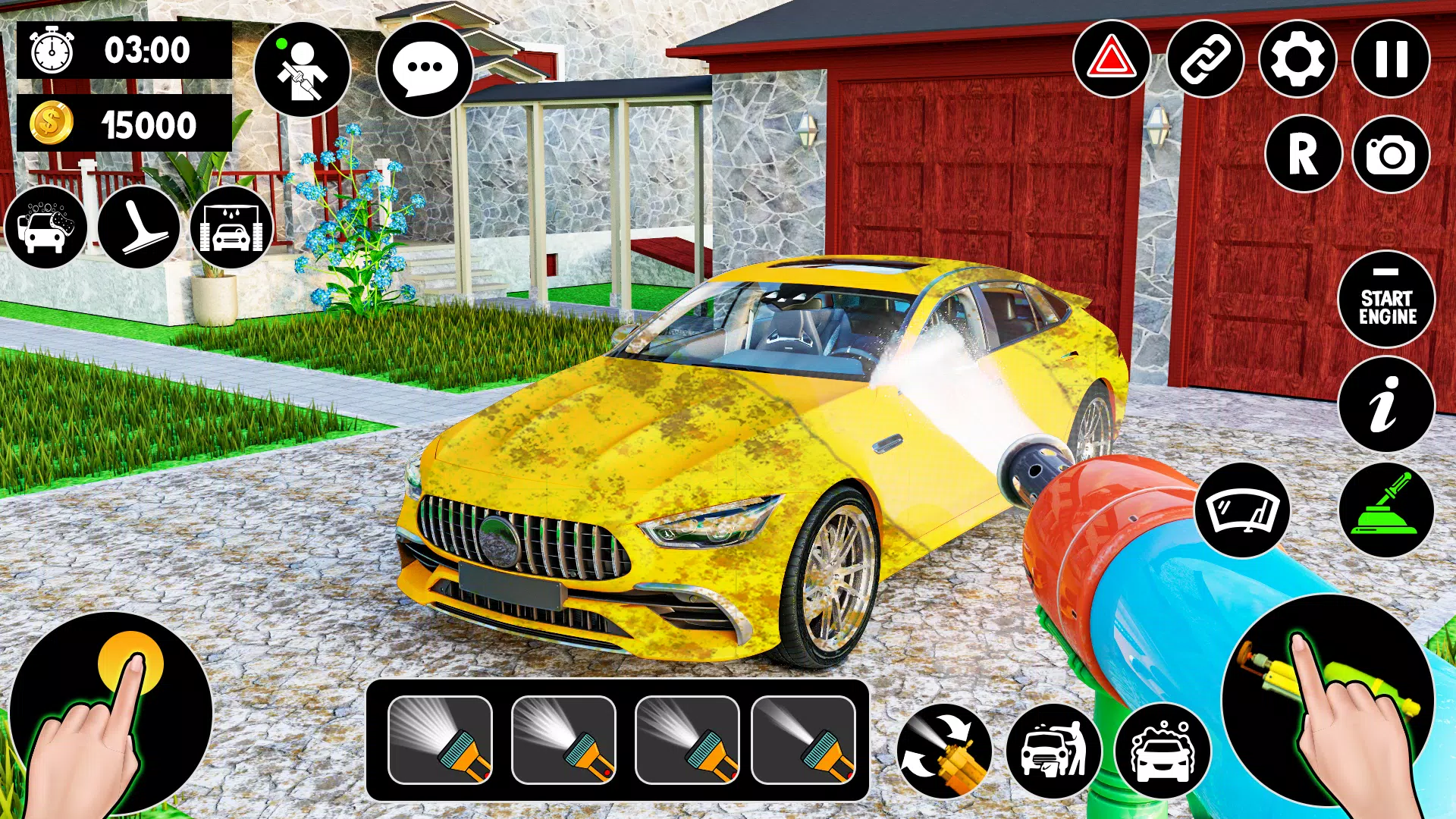Select the squeegee tool
The width and height of the screenshot is (1456, 819).
click(139, 227)
